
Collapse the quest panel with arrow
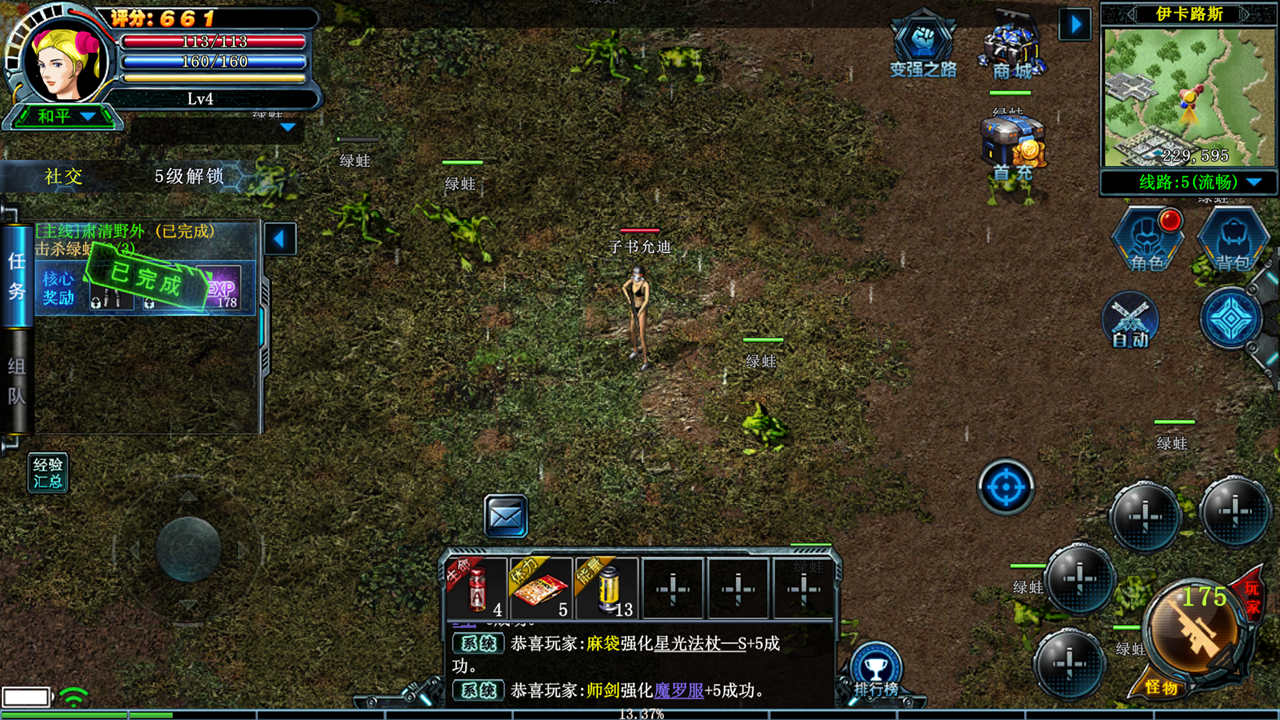(x=280, y=239)
